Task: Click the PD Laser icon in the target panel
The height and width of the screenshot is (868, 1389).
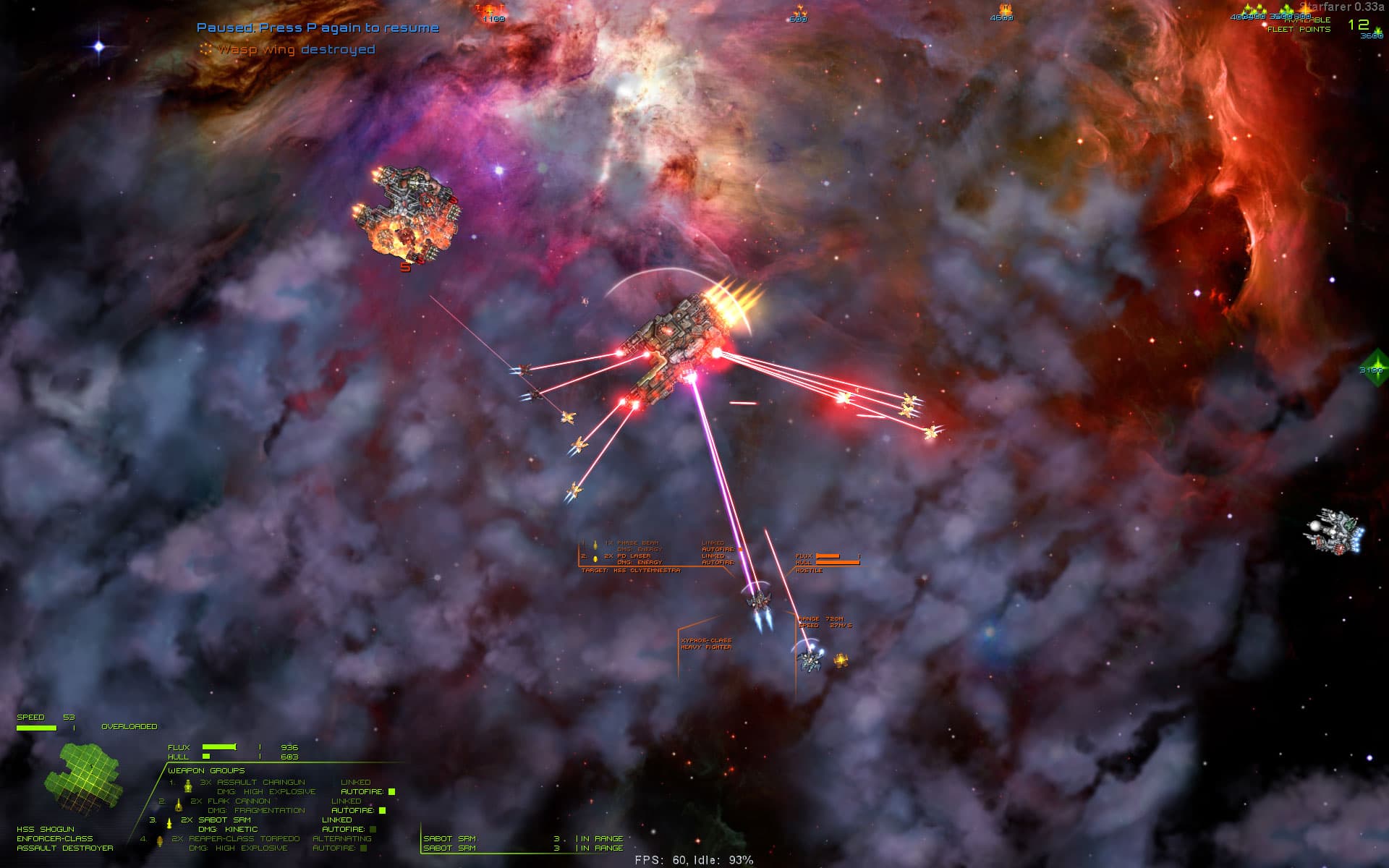Action: point(595,559)
